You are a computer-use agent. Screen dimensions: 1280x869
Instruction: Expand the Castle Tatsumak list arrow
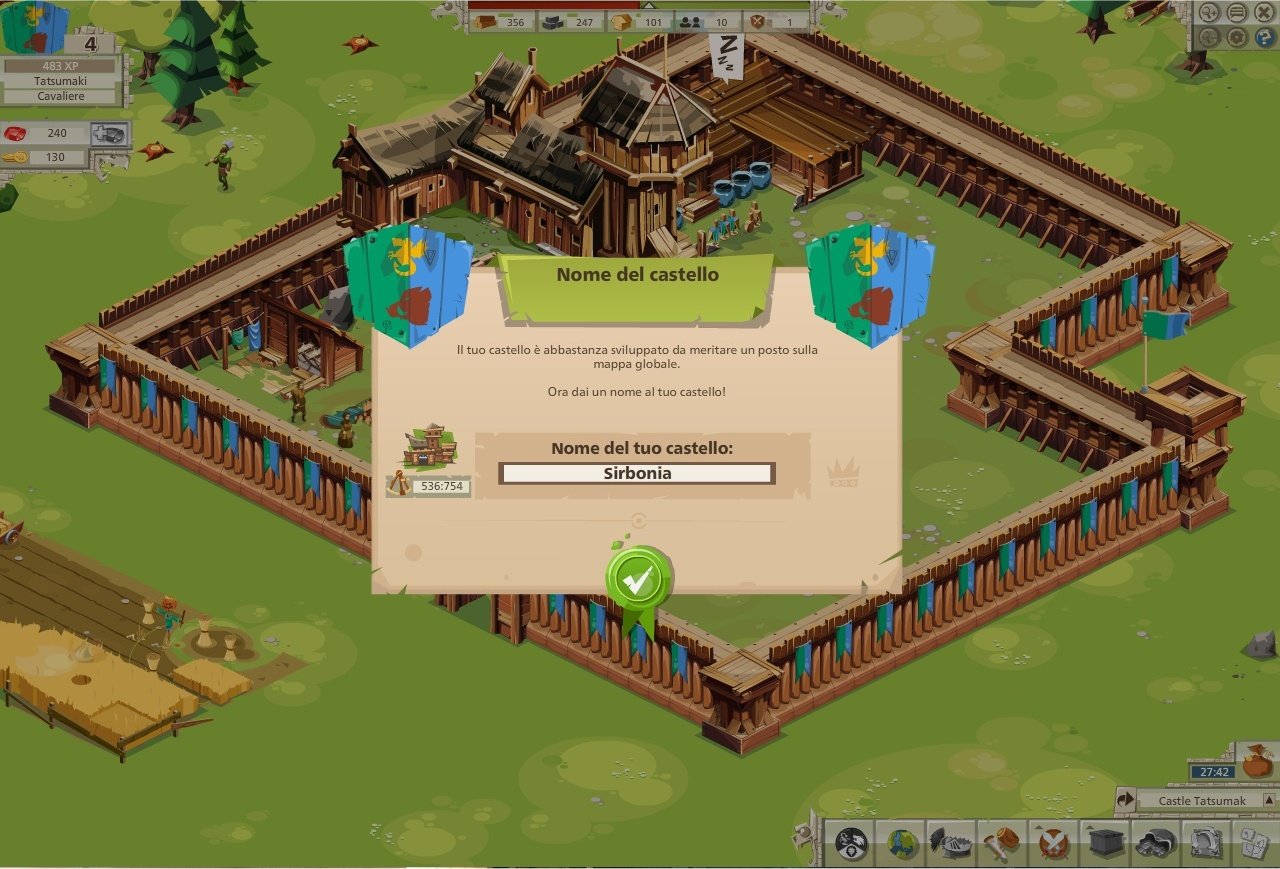click(x=1269, y=801)
